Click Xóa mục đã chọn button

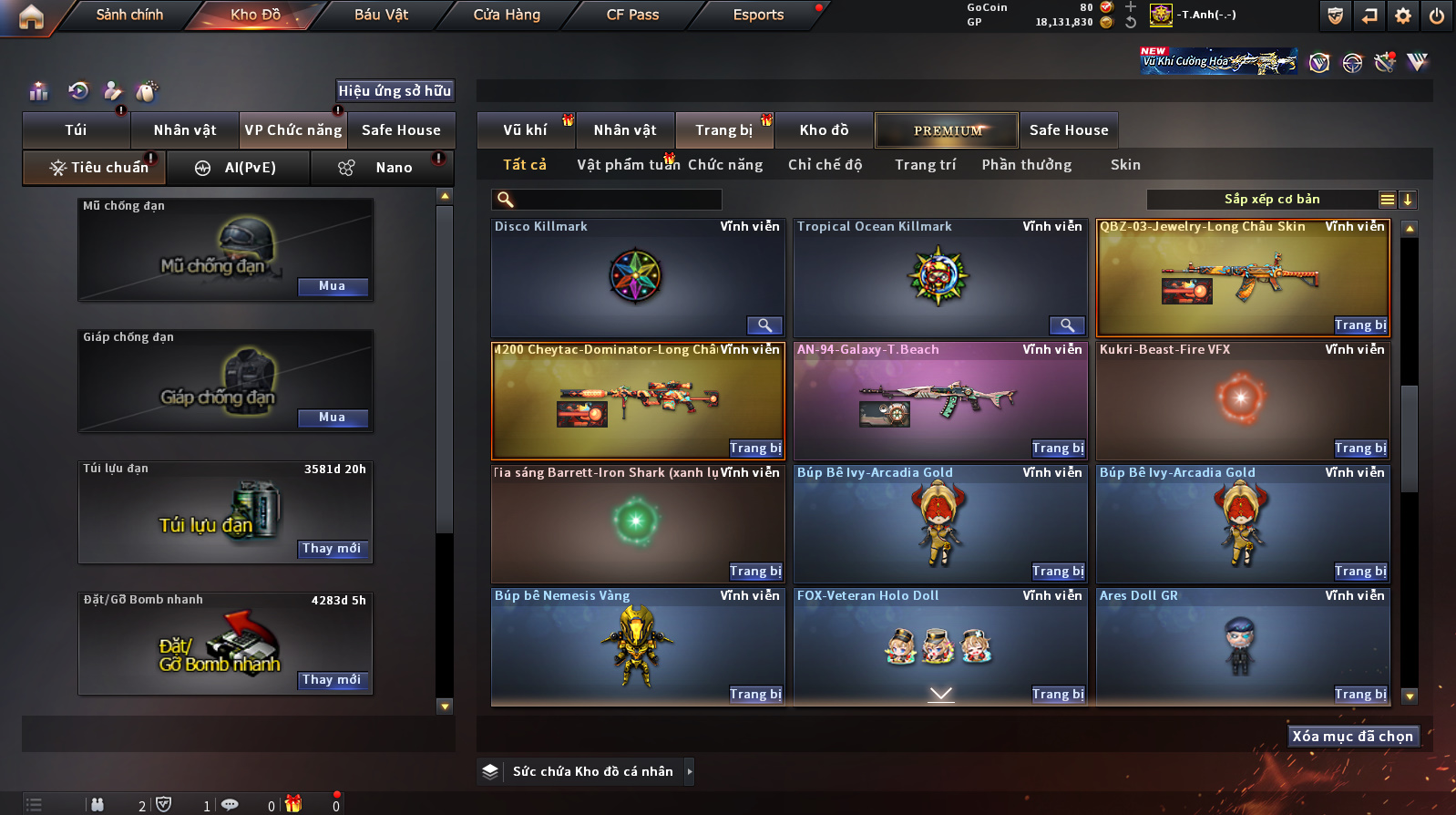pos(1353,737)
